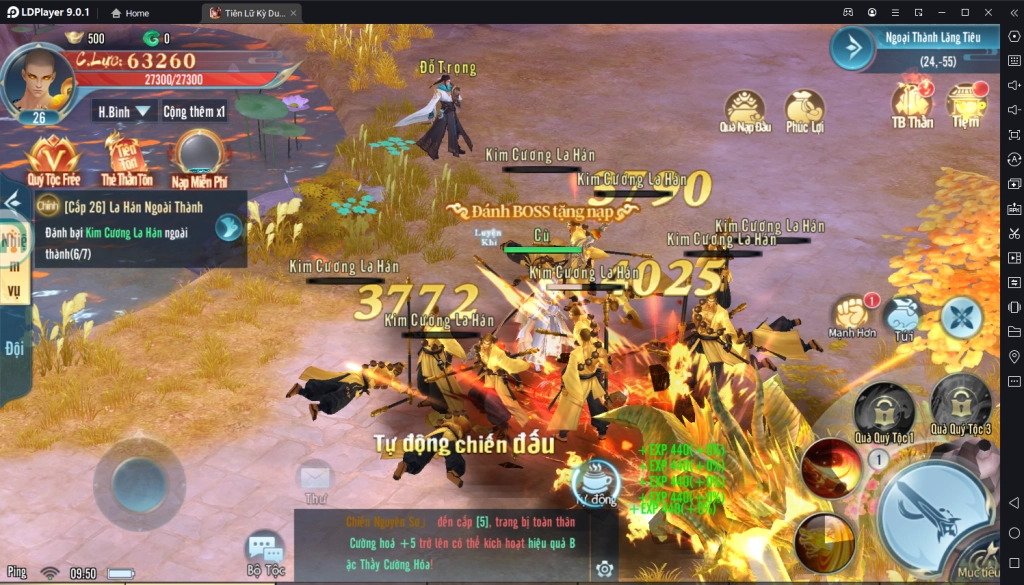1024x585 pixels.
Task: Open the player portrait character sheet
Action: (x=38, y=81)
